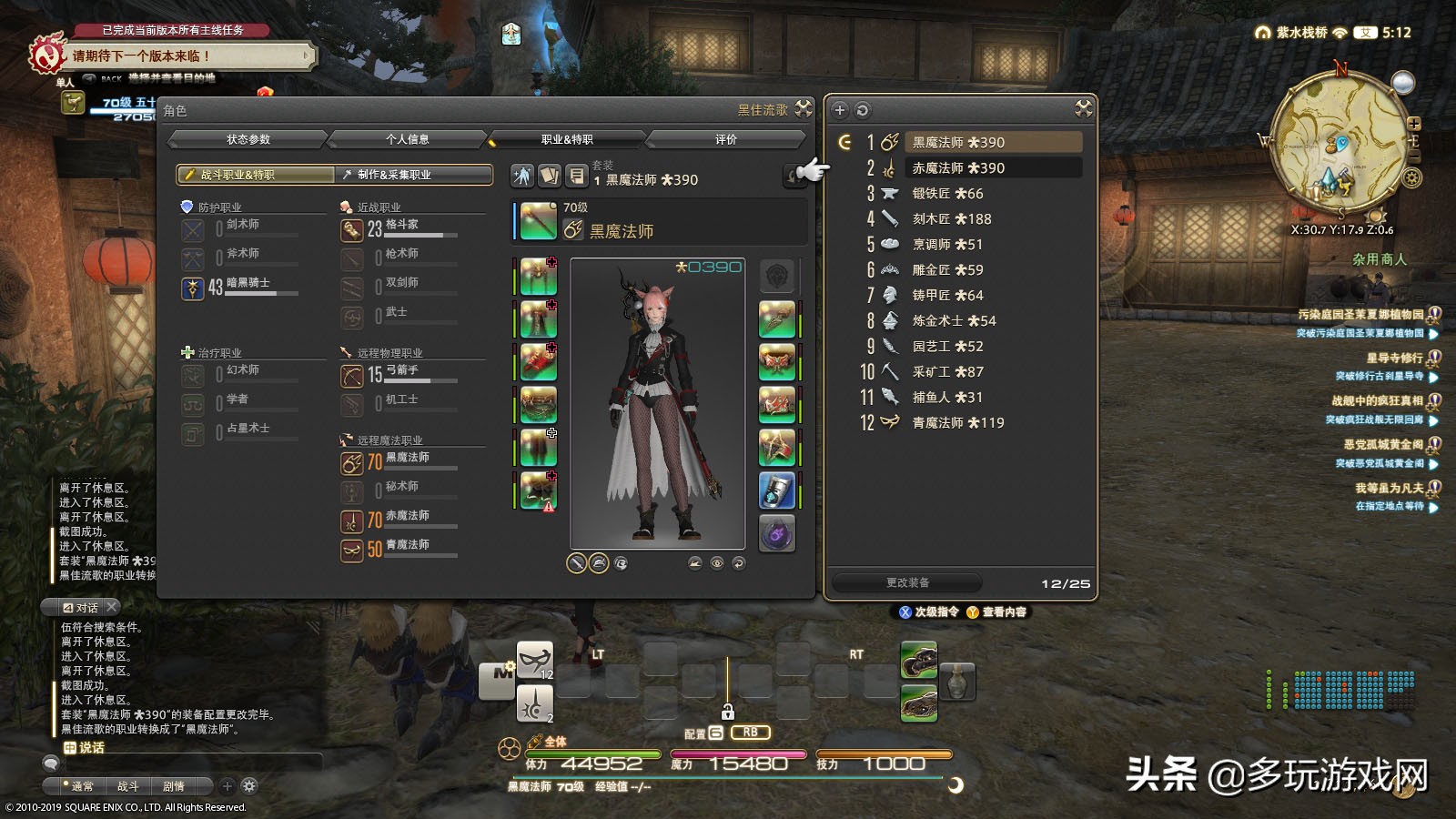Choose gear set 赤魔法师 ★390
1456x819 pixels.
958,168
